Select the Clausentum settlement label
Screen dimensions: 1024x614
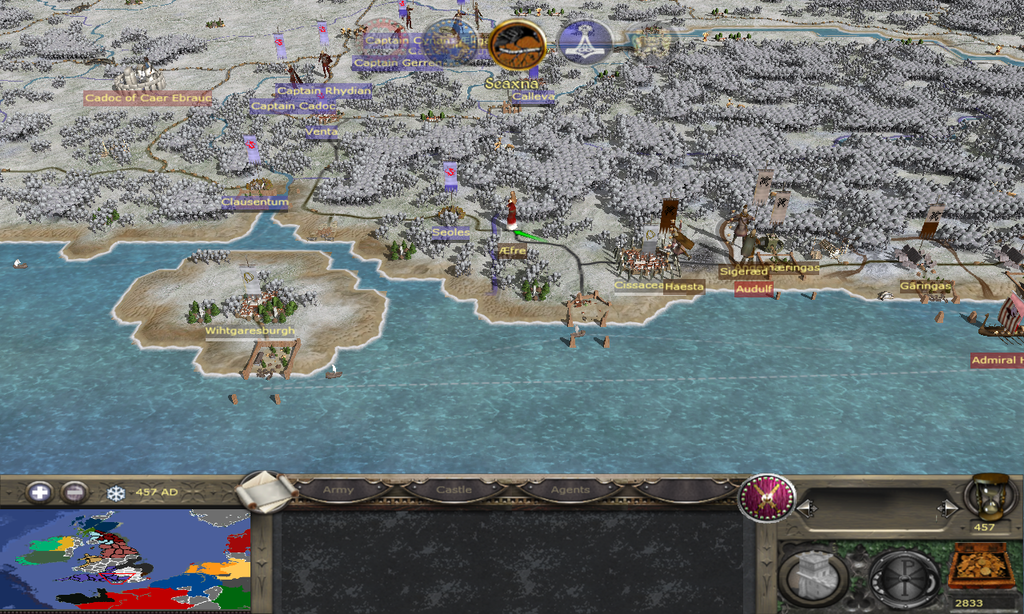255,202
